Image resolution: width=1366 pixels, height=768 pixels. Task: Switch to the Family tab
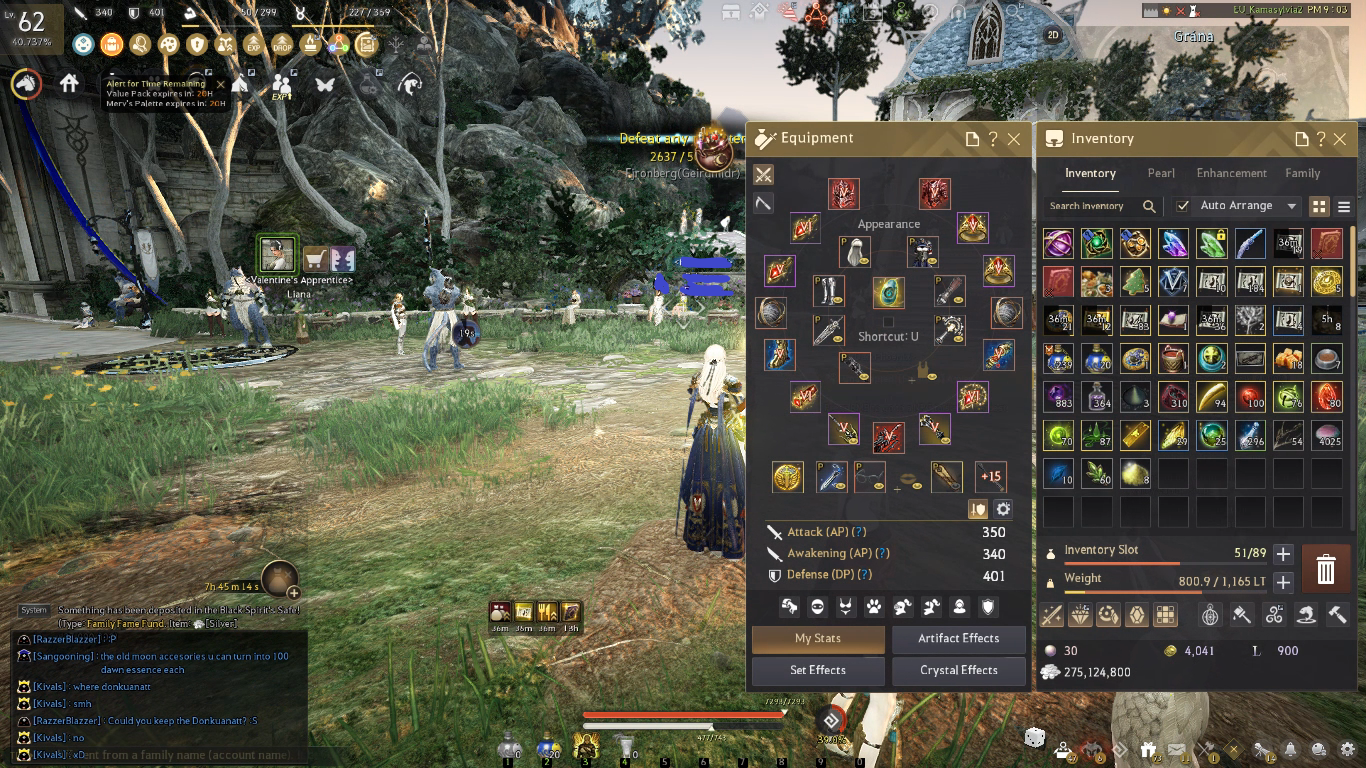pyautogui.click(x=1302, y=173)
